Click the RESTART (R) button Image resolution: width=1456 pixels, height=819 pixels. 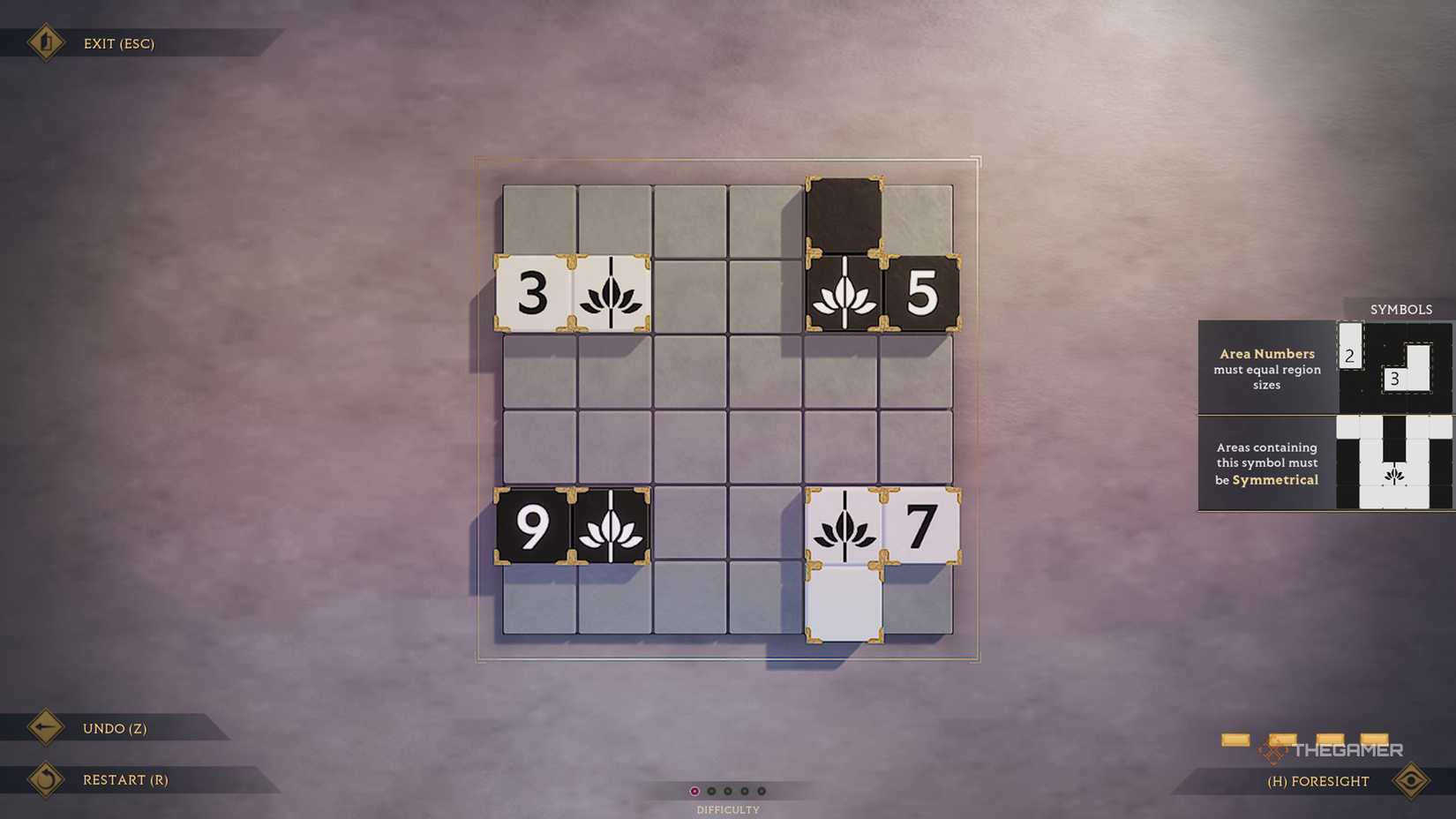pos(126,779)
